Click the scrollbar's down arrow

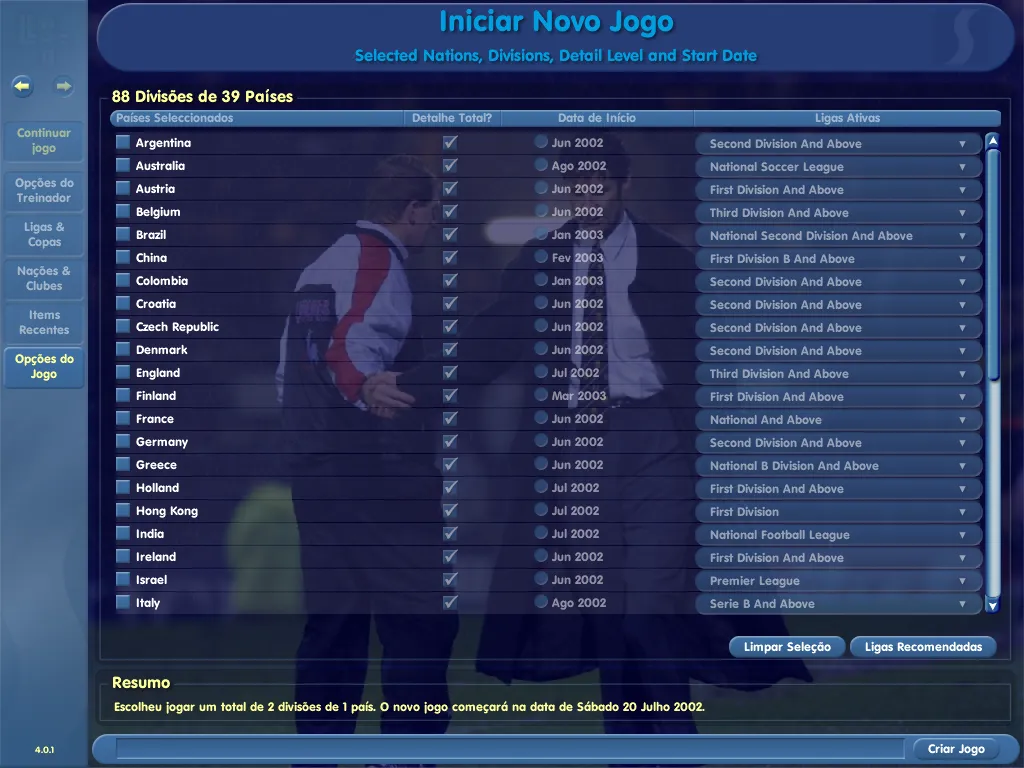pos(992,605)
